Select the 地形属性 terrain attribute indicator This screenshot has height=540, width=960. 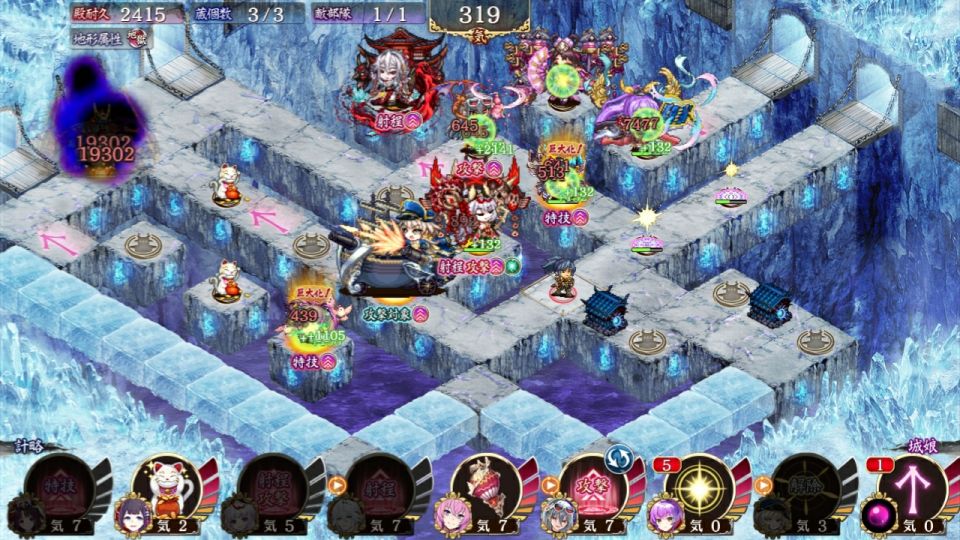[x=112, y=37]
